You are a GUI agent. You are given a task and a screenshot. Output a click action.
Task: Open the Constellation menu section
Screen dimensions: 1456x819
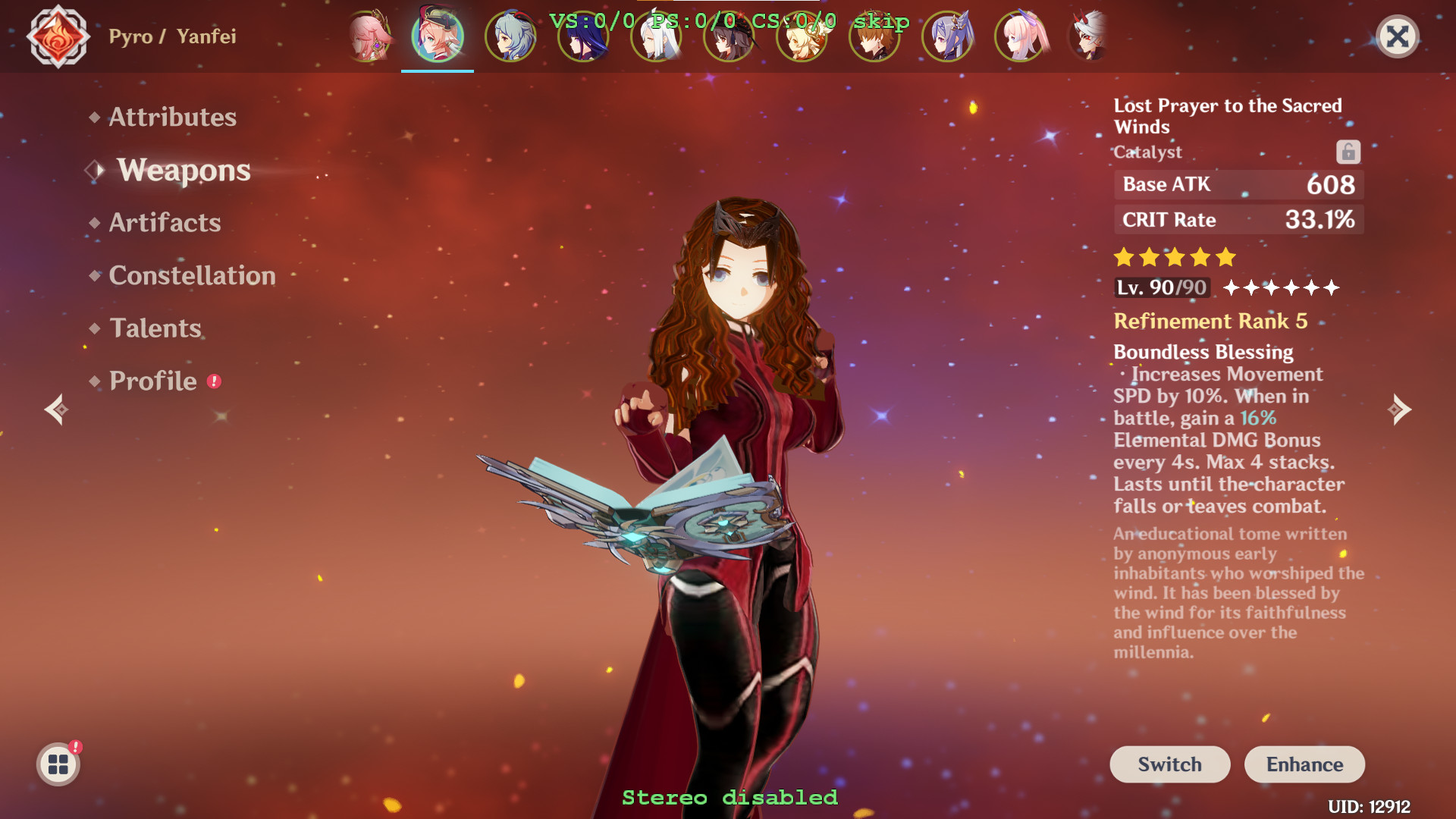coord(192,275)
